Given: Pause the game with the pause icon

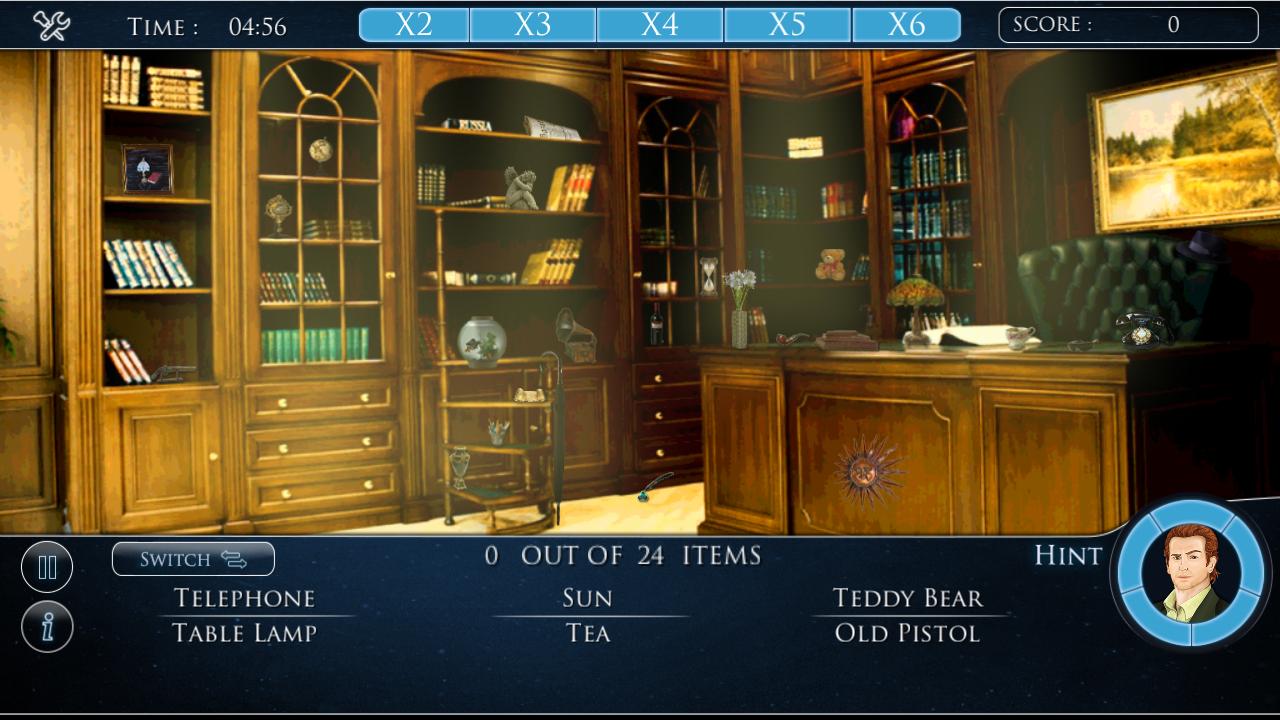Looking at the screenshot, I should tap(46, 566).
